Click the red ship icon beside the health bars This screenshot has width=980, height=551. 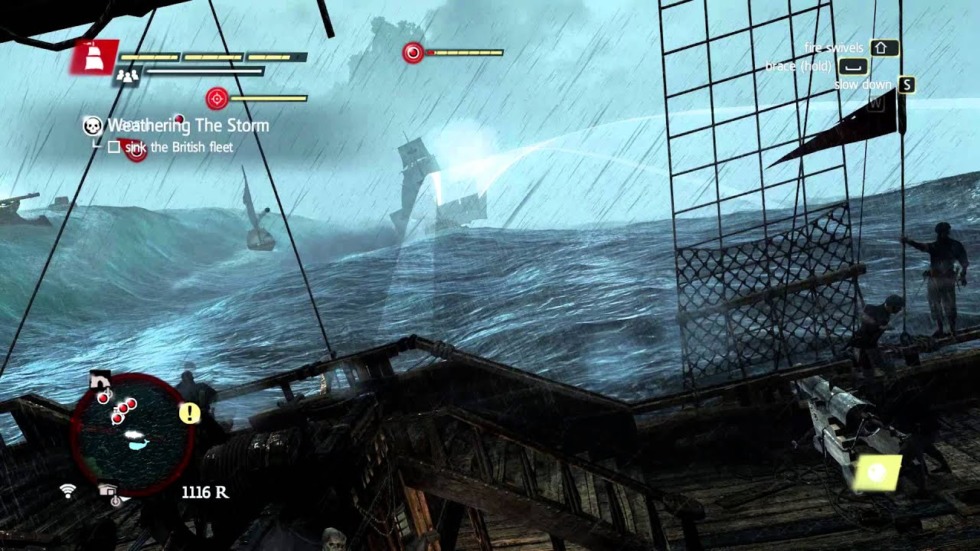click(94, 58)
